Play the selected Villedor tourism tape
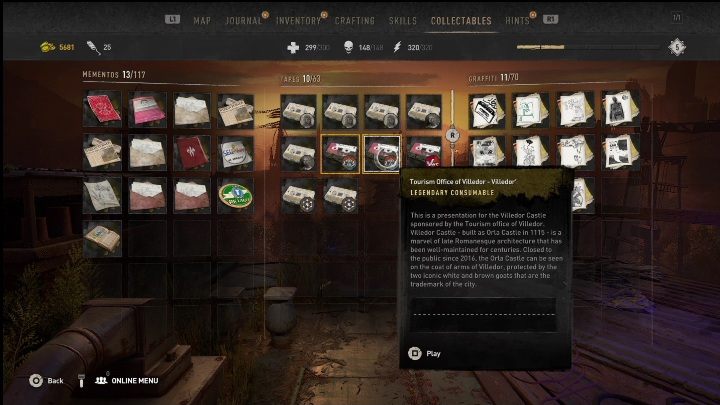 [425, 353]
